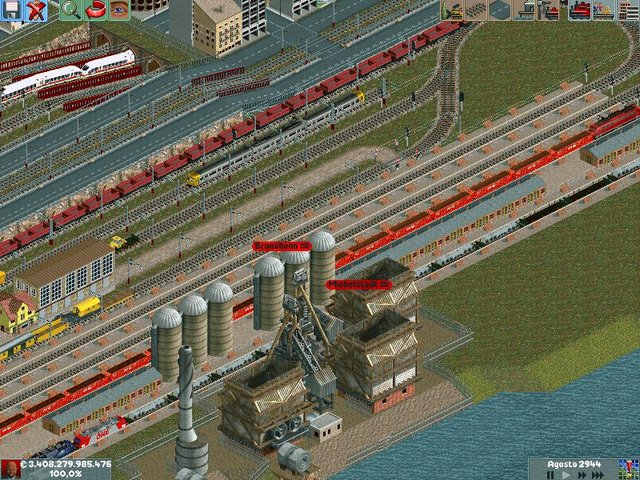This screenshot has height=480, width=640.
Task: Toggle the sound options red-X icon
Action: point(37,11)
